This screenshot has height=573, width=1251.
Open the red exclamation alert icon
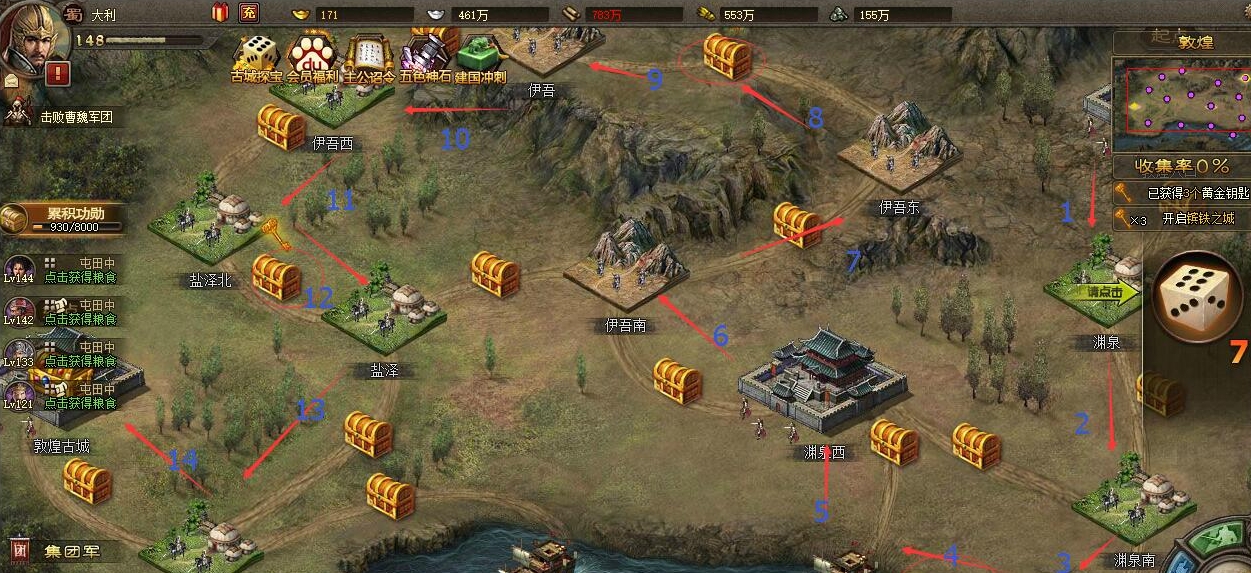click(57, 73)
